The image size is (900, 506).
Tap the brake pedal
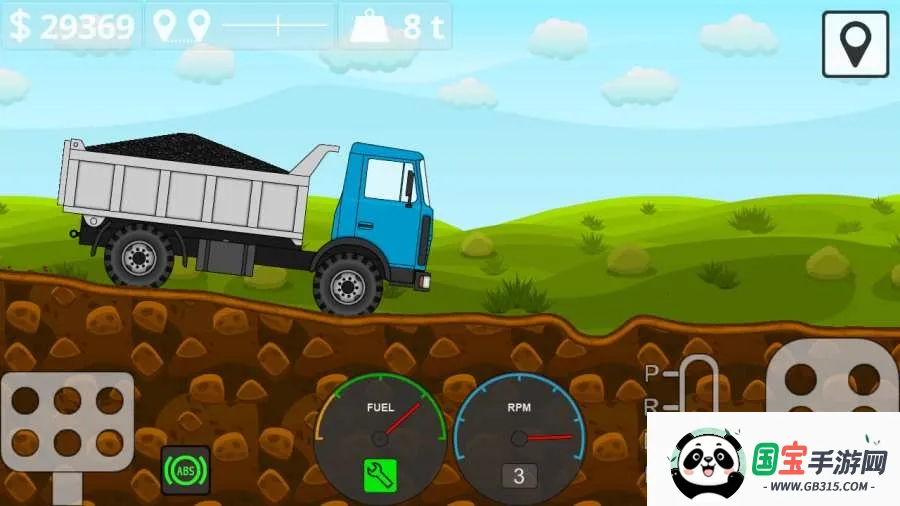tap(67, 420)
